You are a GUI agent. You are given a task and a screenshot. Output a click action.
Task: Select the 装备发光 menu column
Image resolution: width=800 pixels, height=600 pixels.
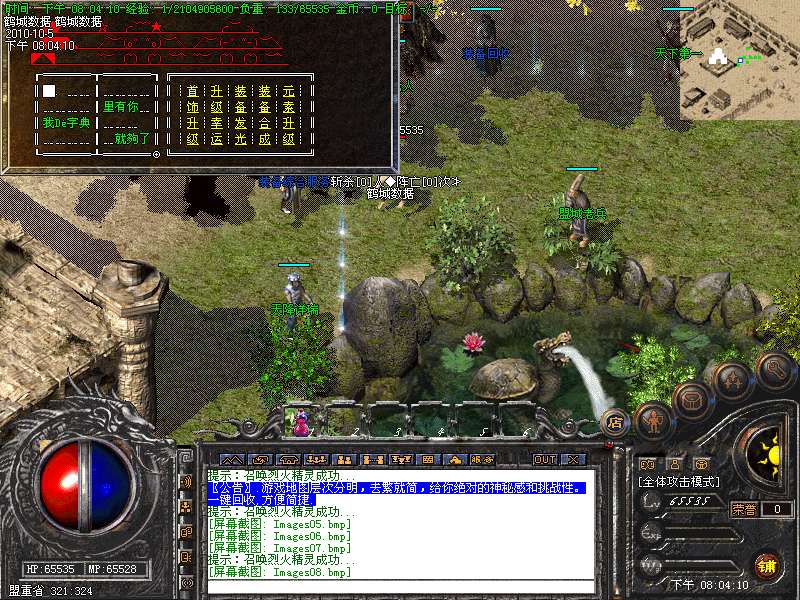pos(241,115)
